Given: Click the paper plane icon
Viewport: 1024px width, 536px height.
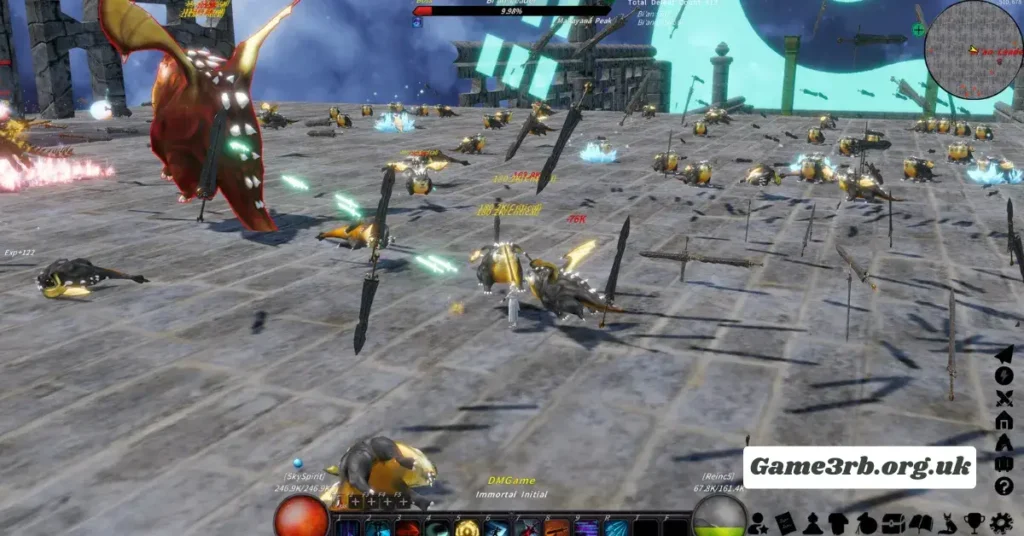Looking at the screenshot, I should [x=1004, y=354].
